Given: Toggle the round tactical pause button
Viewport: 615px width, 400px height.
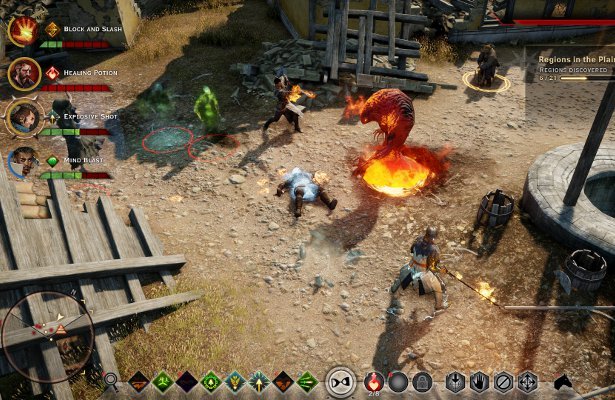Looking at the screenshot, I should click(341, 381).
